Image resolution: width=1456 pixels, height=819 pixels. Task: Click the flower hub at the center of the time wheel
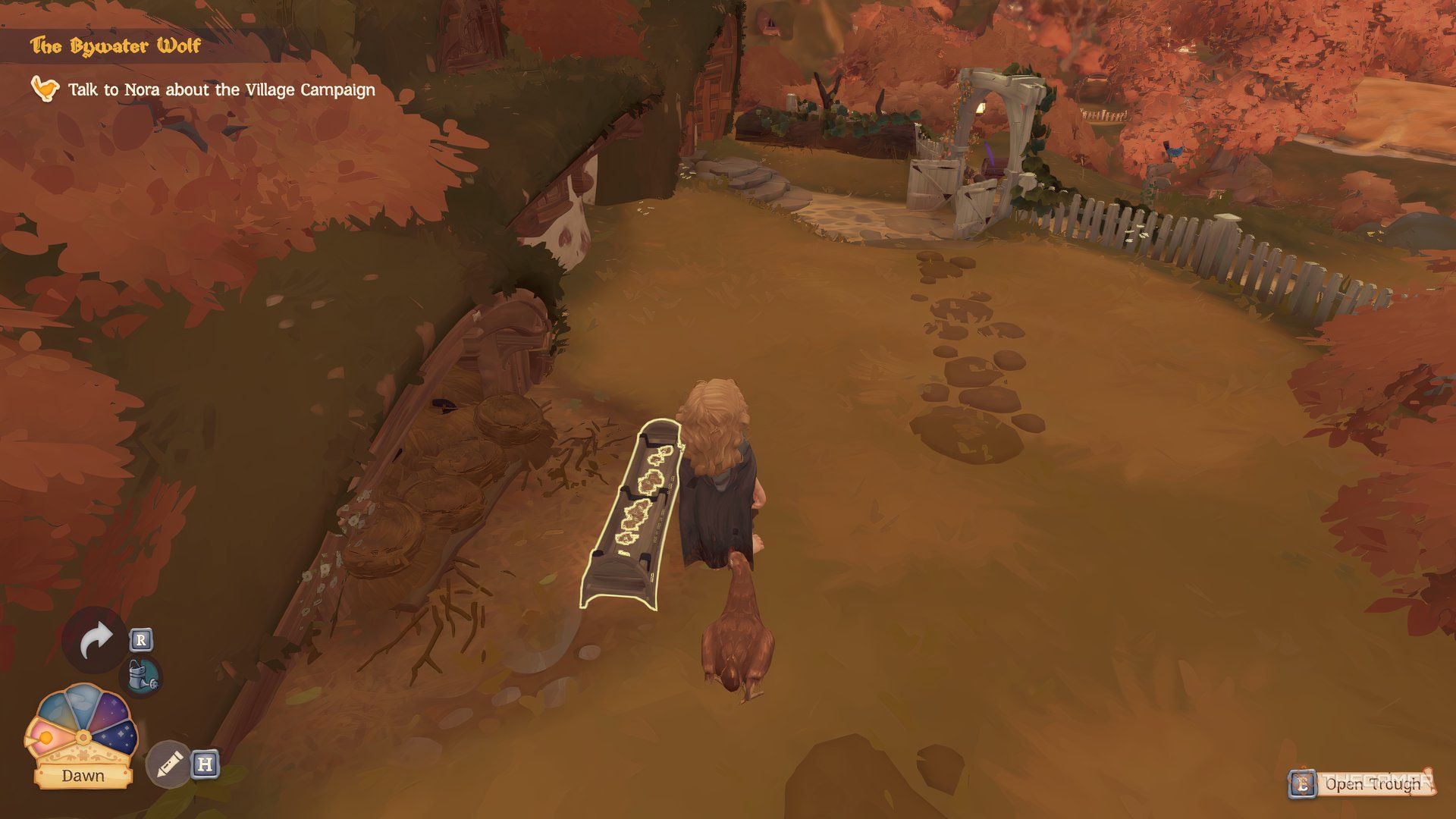83,737
